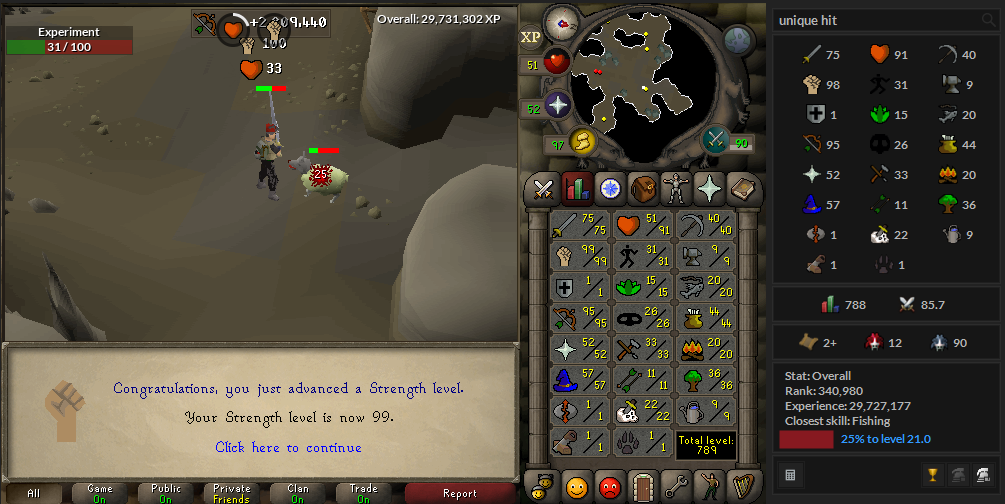Screen dimensions: 1005x504
Task: Switch to the Prayer star tab
Action: click(708, 188)
